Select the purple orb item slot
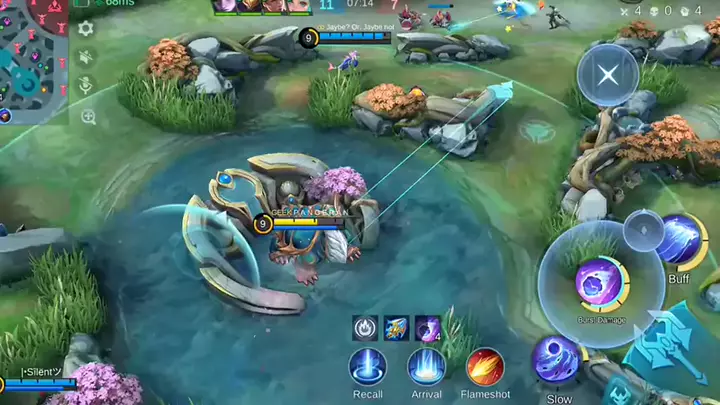This screenshot has width=720, height=405. [428, 327]
